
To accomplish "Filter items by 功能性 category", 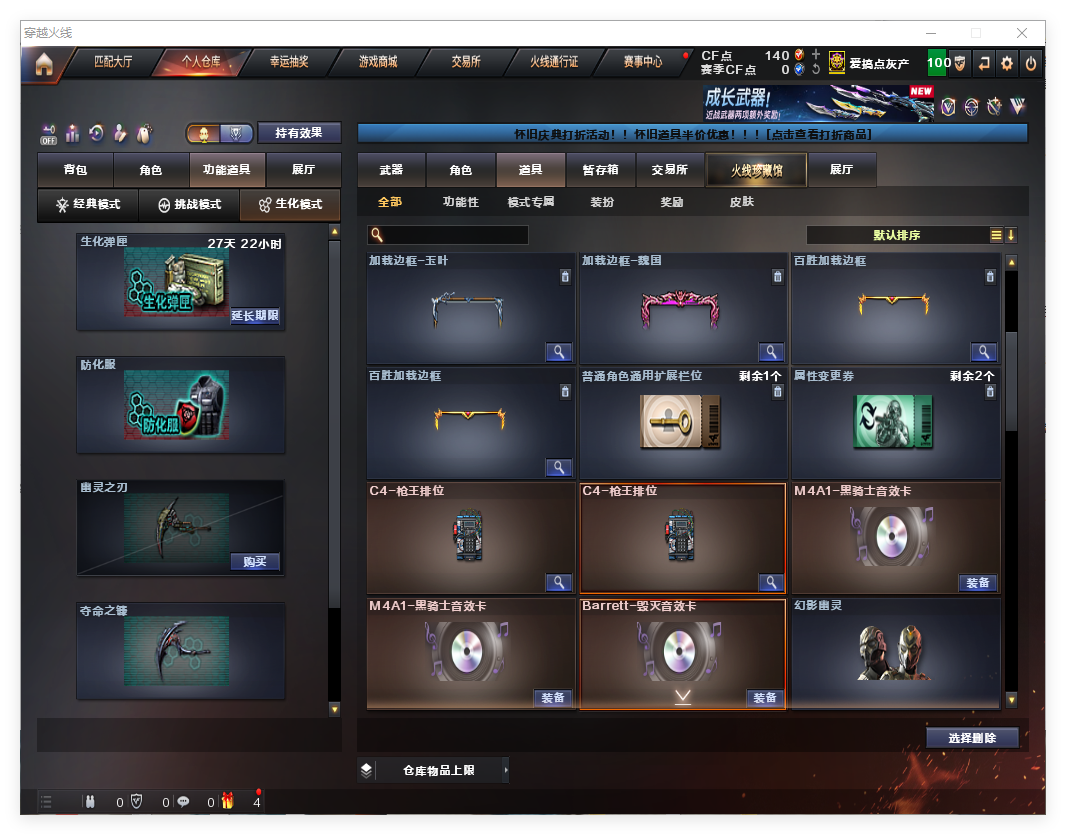I will [x=461, y=202].
